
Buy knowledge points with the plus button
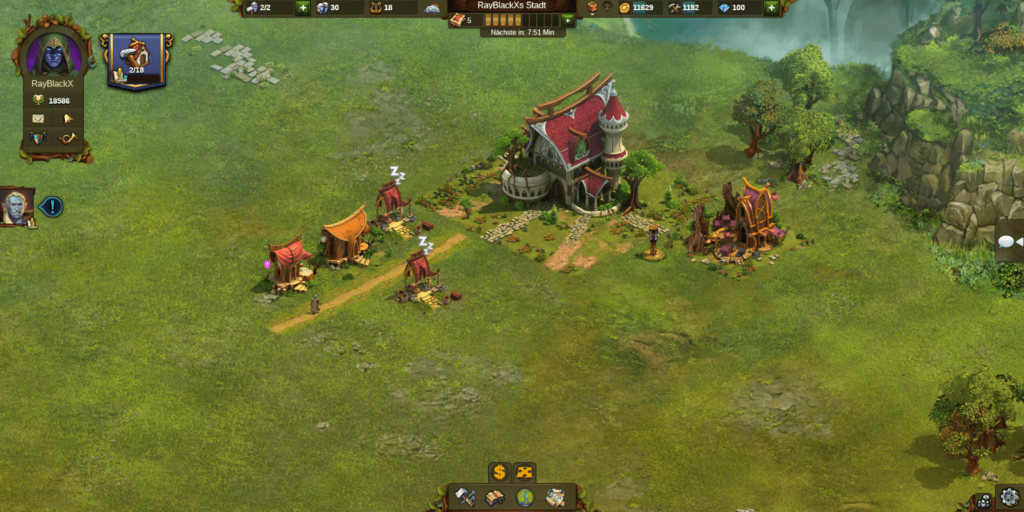(568, 20)
